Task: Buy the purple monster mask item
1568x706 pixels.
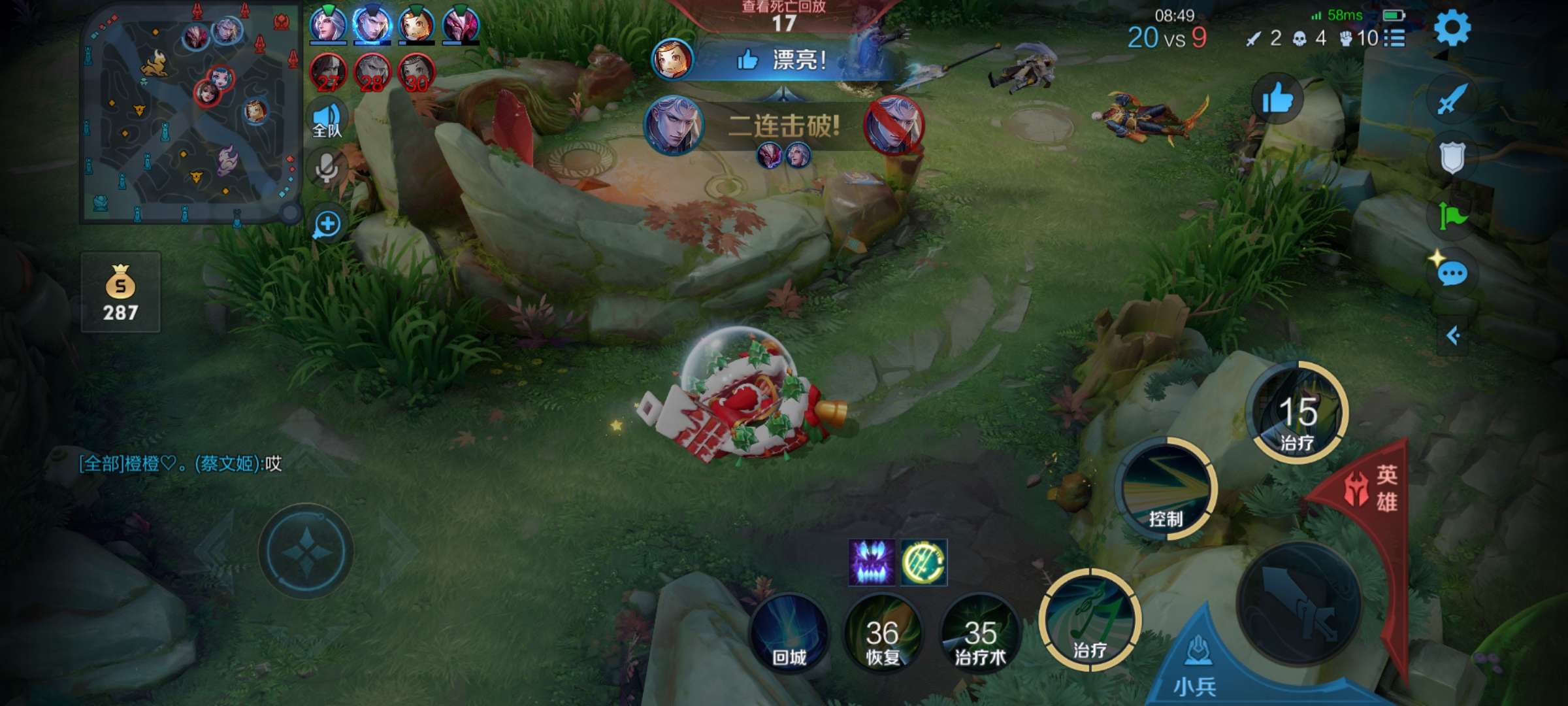Action: click(871, 562)
